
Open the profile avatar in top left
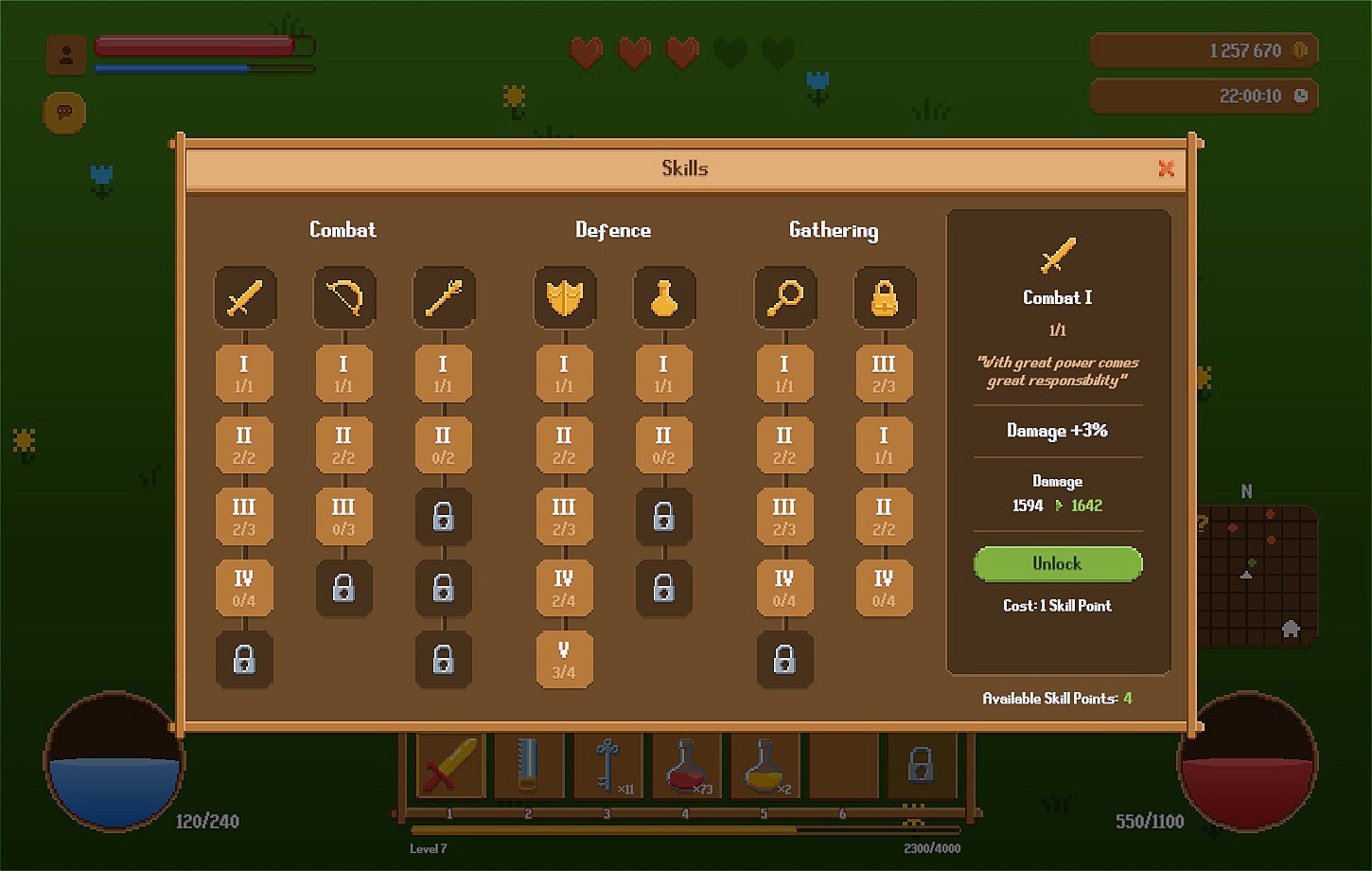point(65,54)
